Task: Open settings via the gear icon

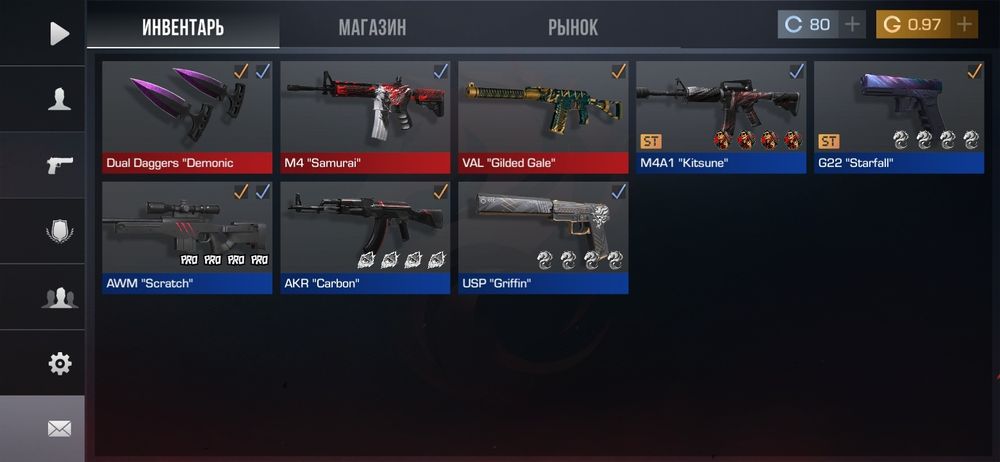Action: [59, 363]
